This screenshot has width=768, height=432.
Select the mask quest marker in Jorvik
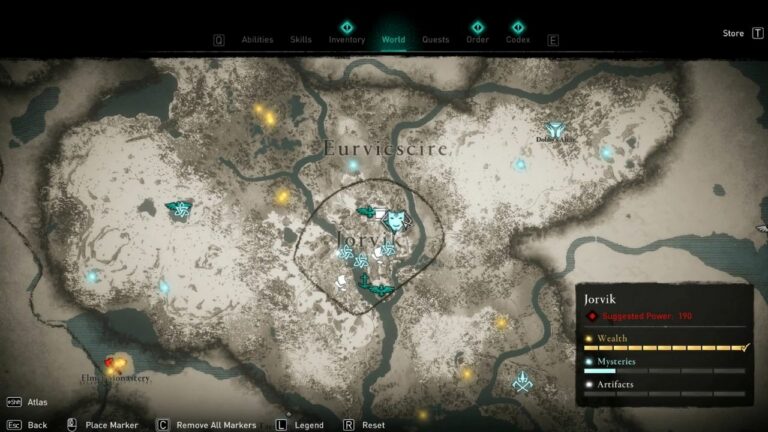(396, 218)
